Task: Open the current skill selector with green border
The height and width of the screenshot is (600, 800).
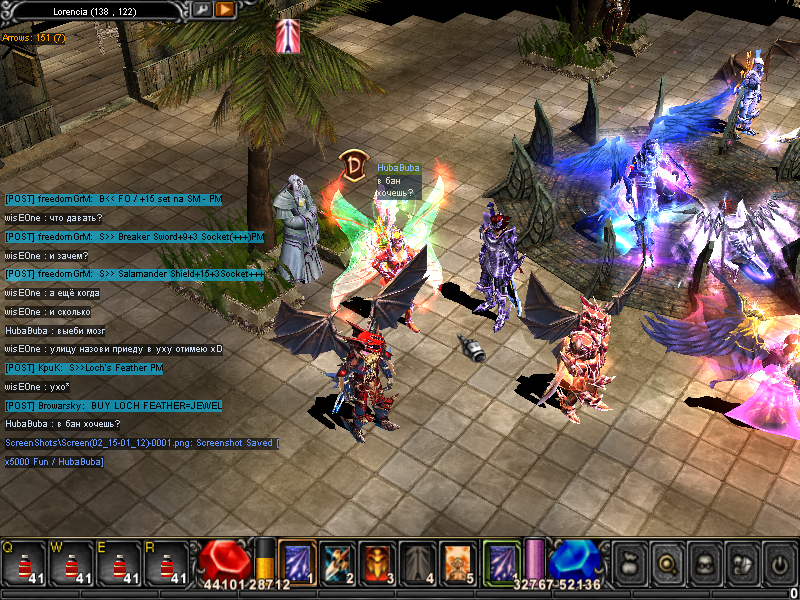Action: pyautogui.click(x=501, y=562)
